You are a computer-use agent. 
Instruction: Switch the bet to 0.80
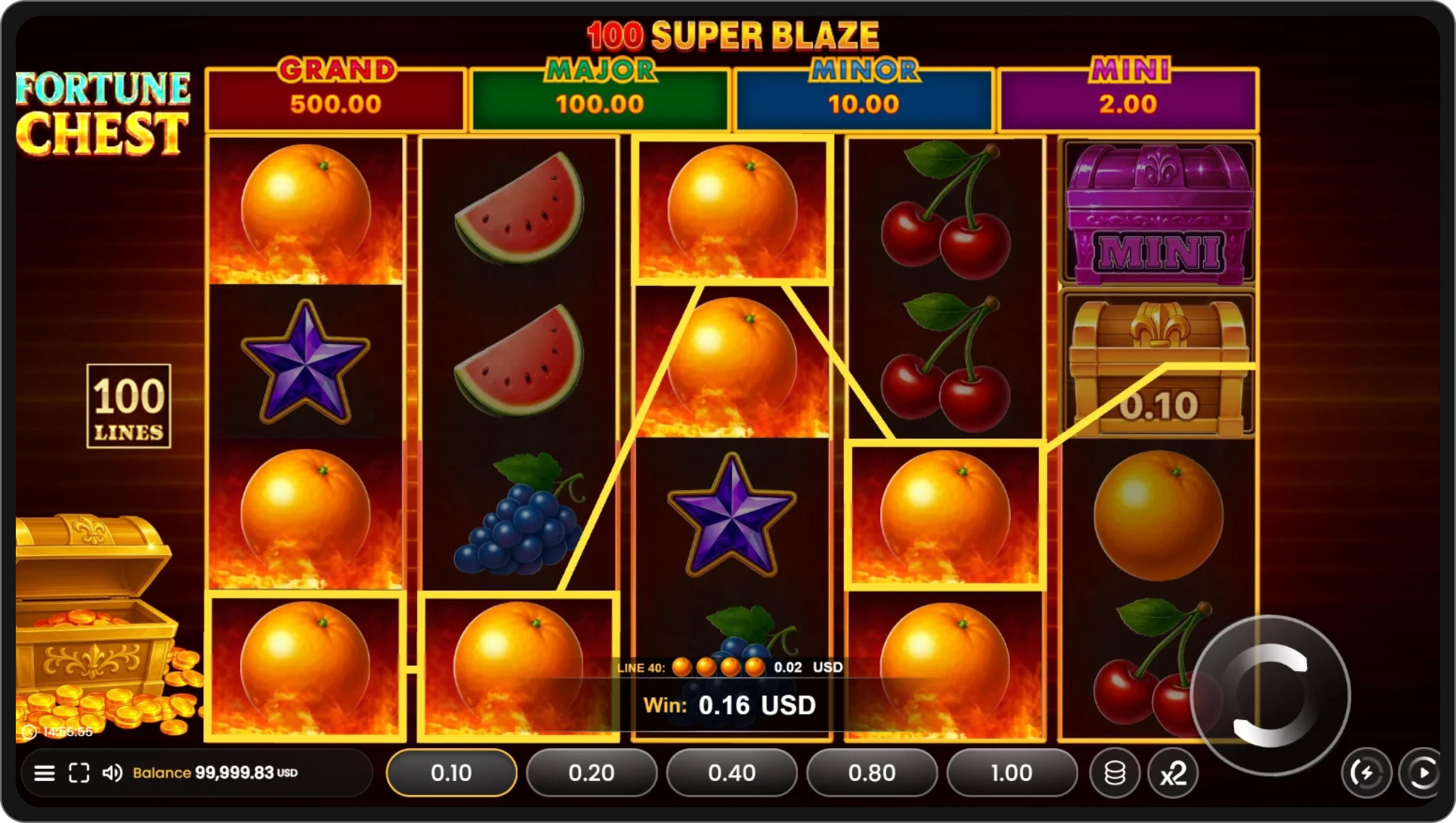pyautogui.click(x=871, y=773)
